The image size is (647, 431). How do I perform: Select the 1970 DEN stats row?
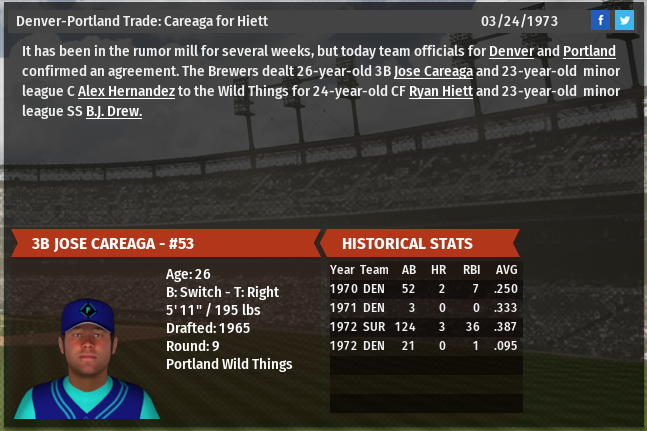pos(425,289)
